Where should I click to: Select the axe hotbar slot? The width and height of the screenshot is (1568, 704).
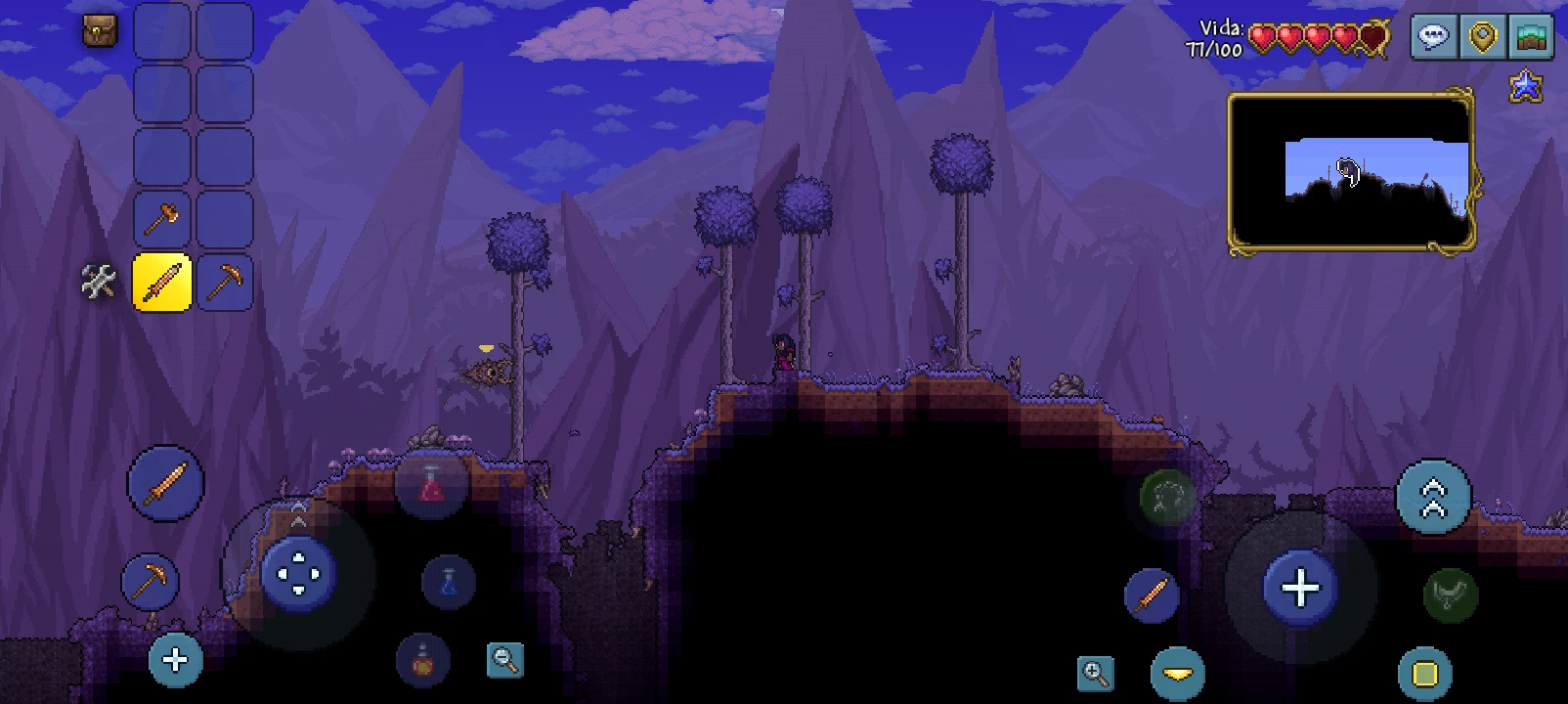point(161,219)
